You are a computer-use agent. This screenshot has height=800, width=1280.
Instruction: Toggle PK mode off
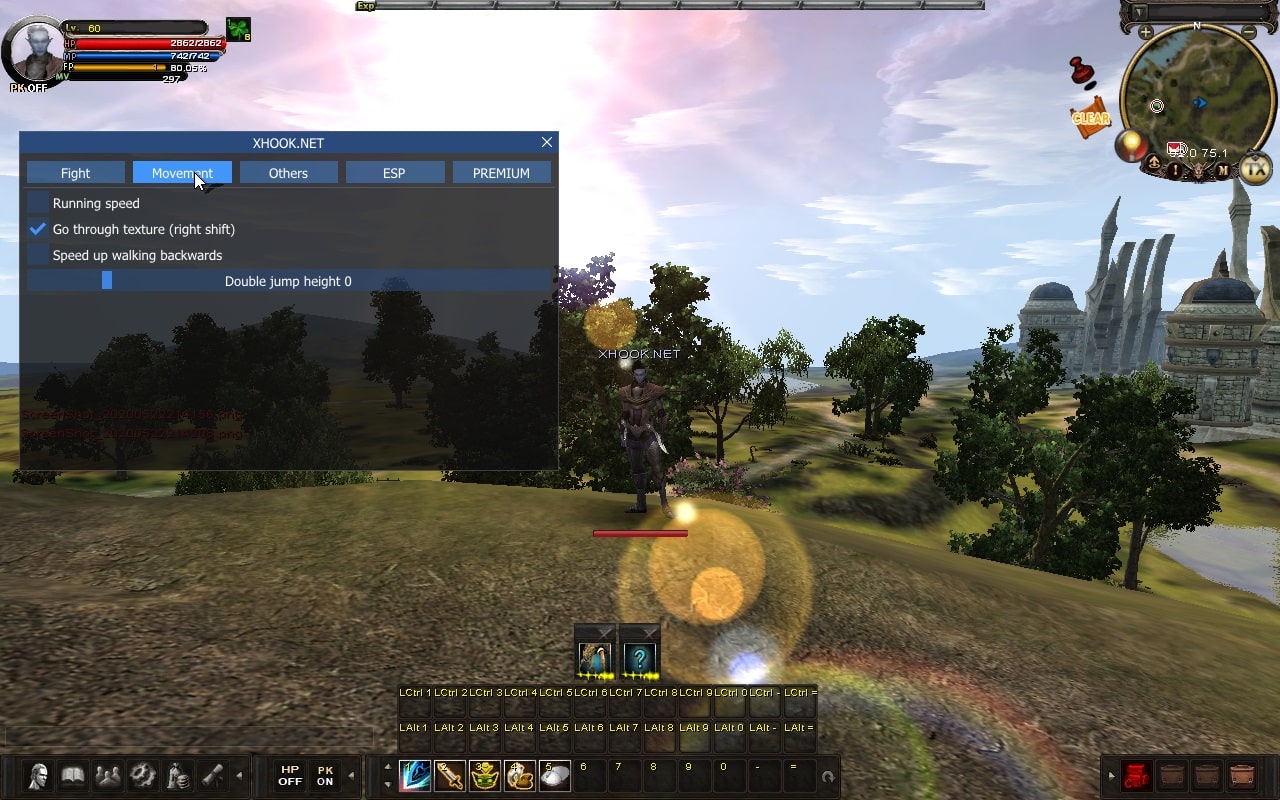(324, 776)
